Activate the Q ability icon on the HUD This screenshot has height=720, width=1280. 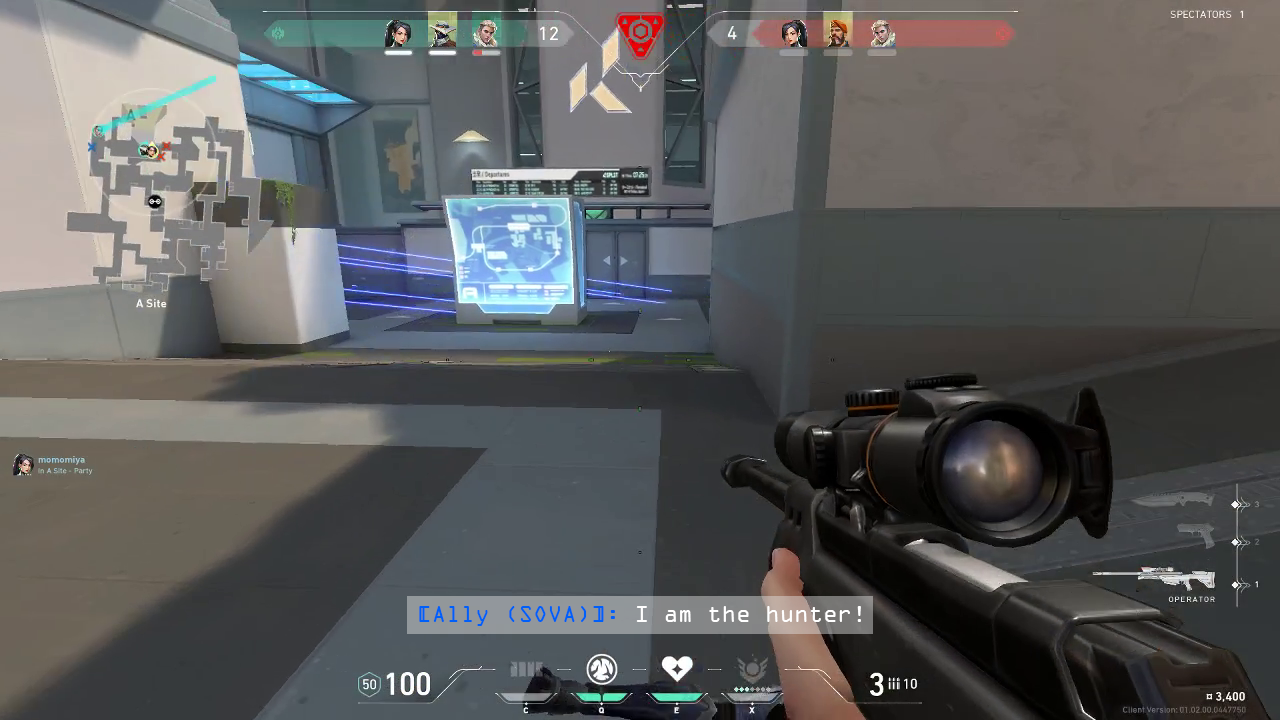(602, 670)
